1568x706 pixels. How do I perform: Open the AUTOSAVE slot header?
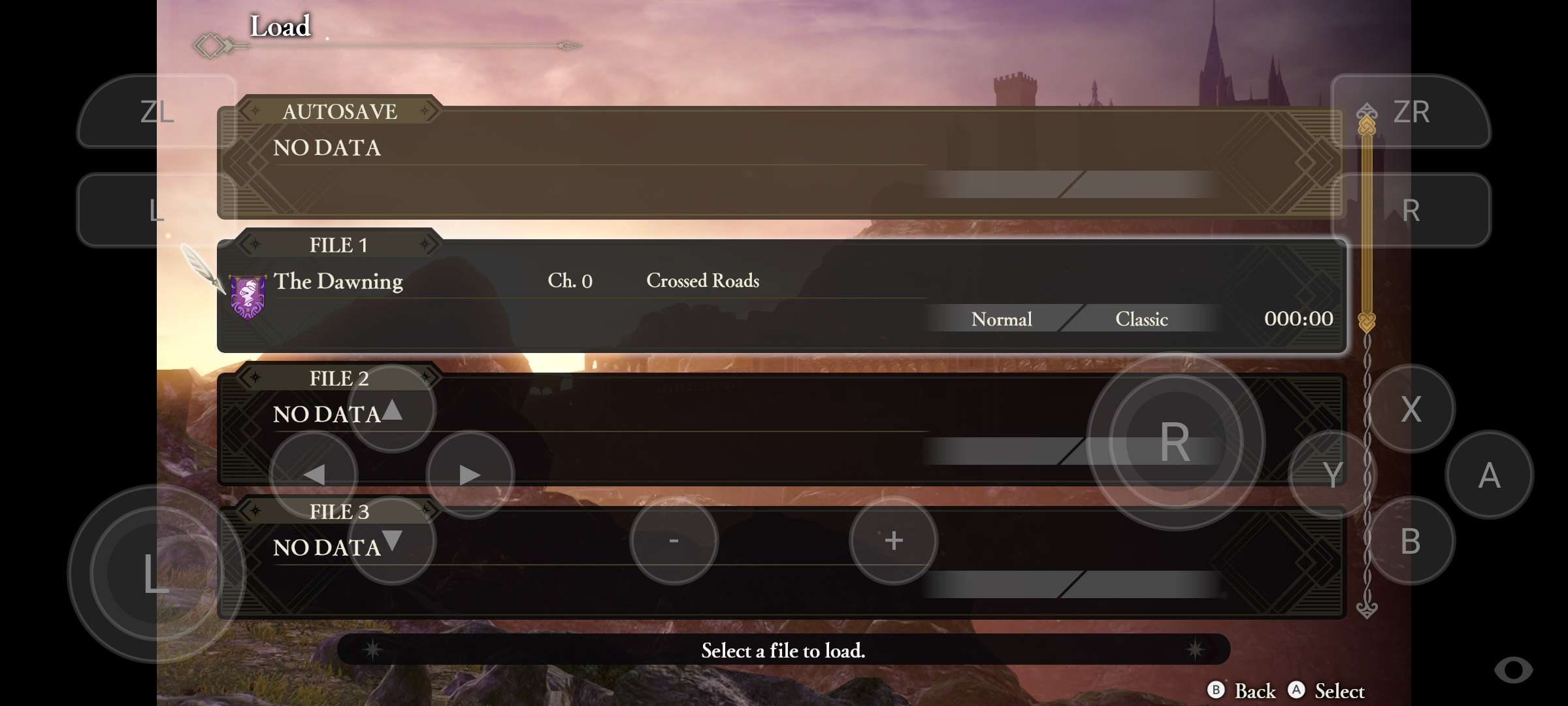click(x=340, y=112)
